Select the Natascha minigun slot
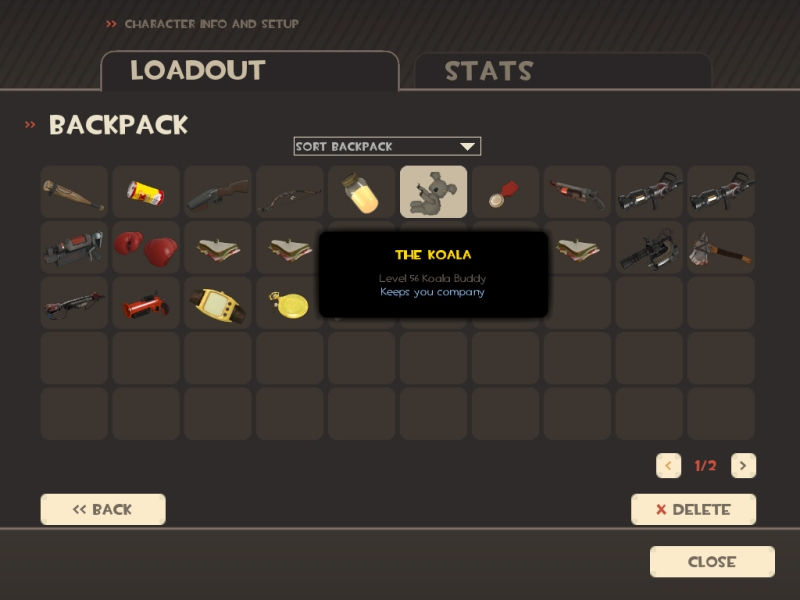This screenshot has width=800, height=600. 649,248
